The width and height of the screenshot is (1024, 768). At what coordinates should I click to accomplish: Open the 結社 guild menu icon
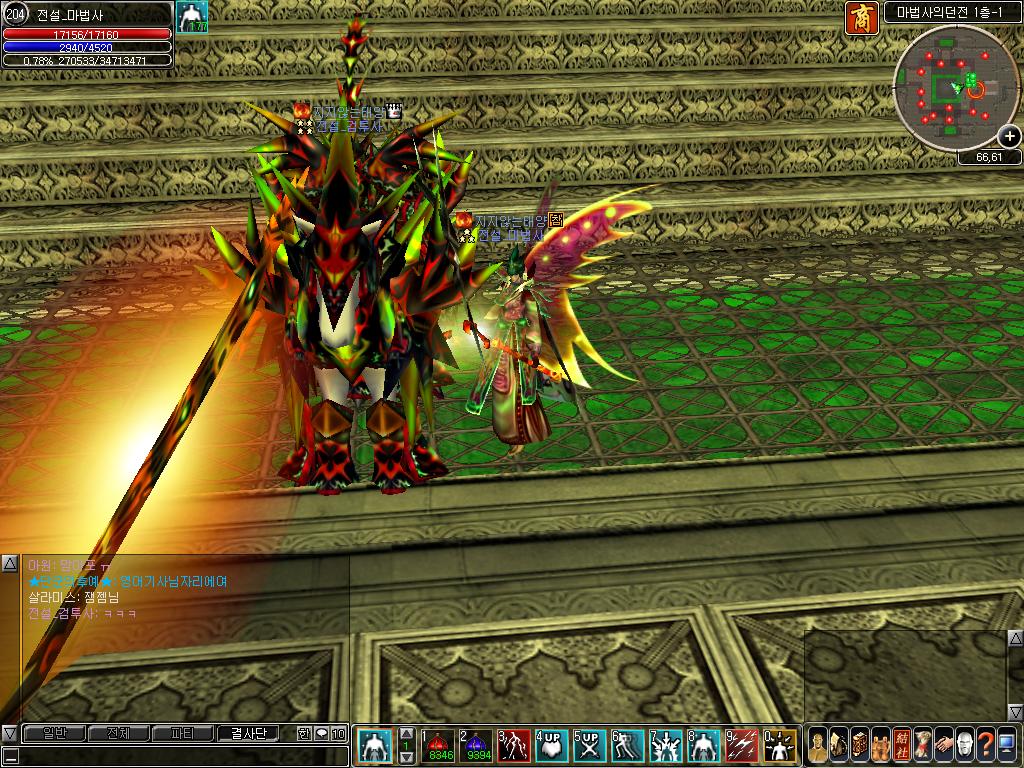tap(901, 745)
